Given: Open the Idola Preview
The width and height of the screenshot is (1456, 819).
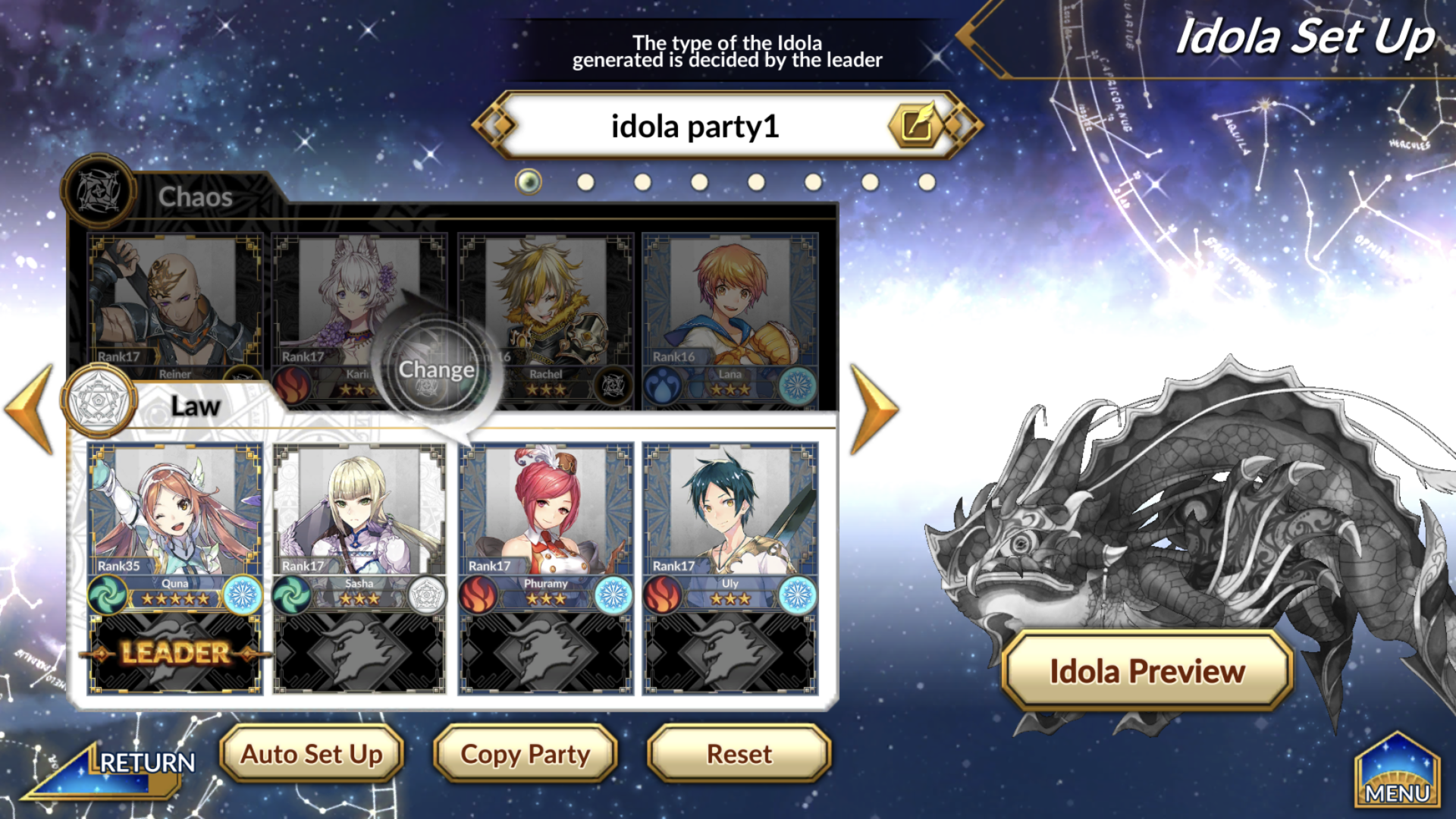Looking at the screenshot, I should click(x=1147, y=671).
